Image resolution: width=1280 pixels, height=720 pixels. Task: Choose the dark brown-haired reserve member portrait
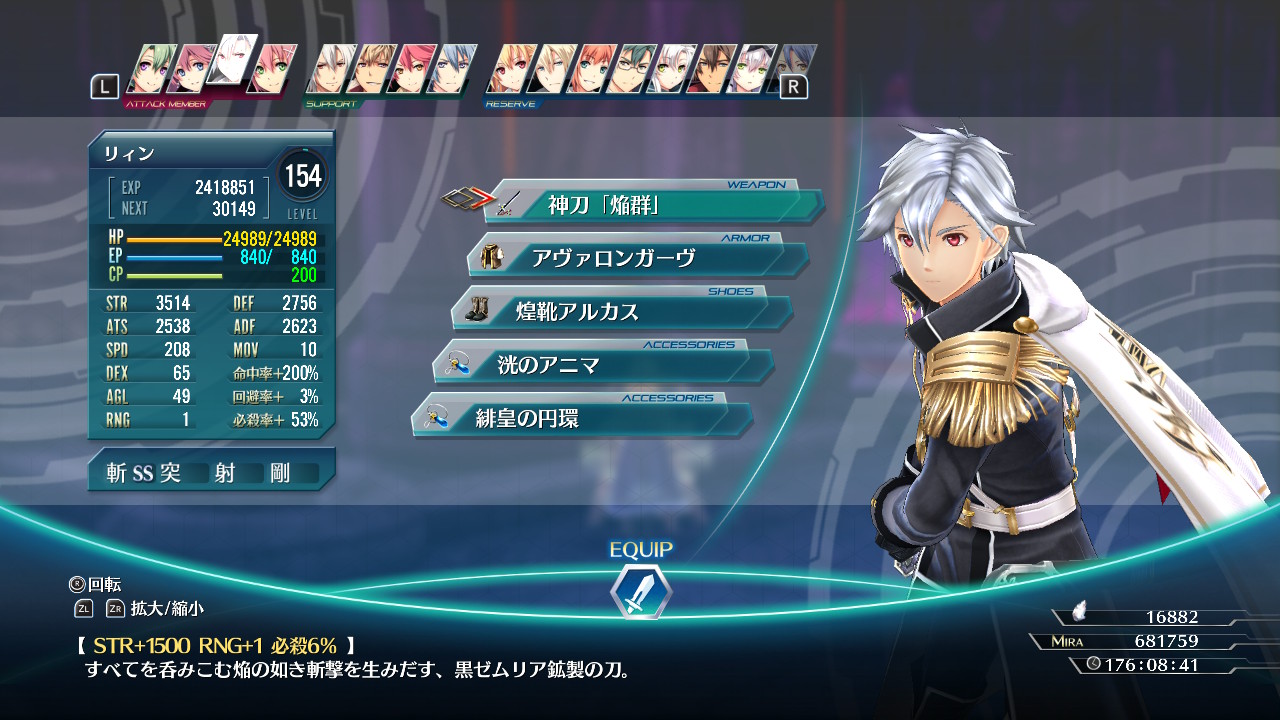tap(713, 70)
